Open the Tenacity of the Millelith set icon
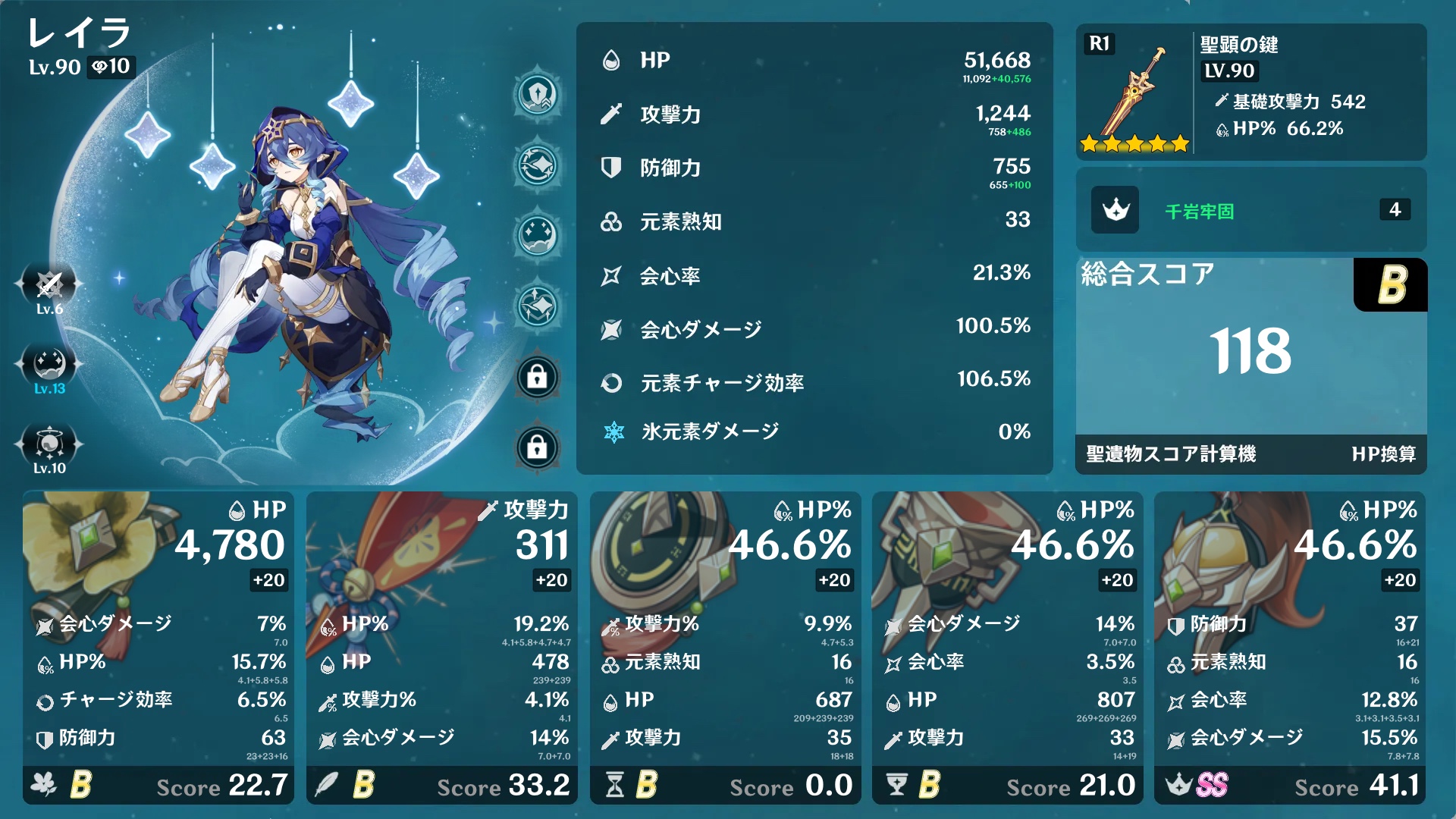 pyautogui.click(x=1115, y=210)
